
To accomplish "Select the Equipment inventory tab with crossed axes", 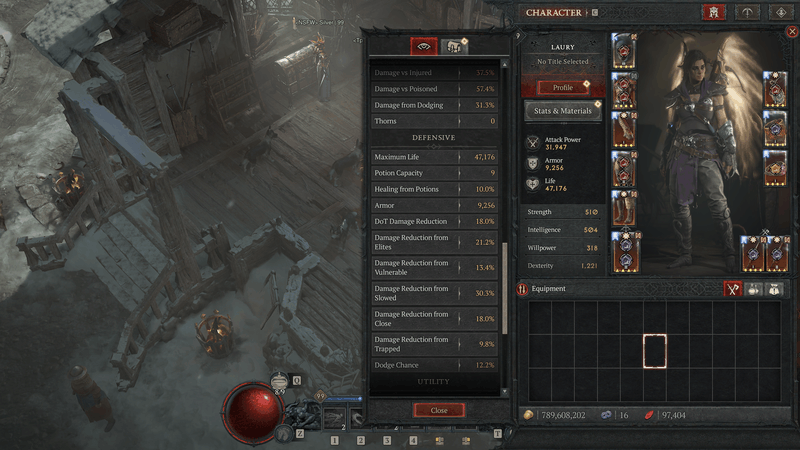I will click(733, 289).
